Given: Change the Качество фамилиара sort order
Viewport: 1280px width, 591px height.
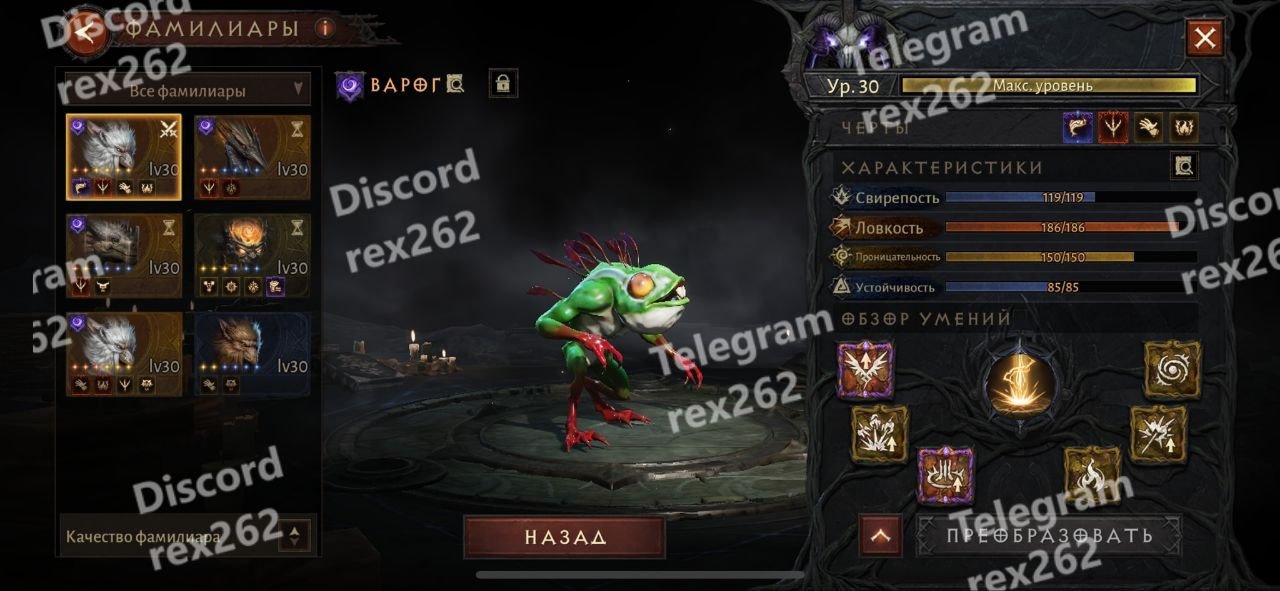Looking at the screenshot, I should pyautogui.click(x=293, y=536).
